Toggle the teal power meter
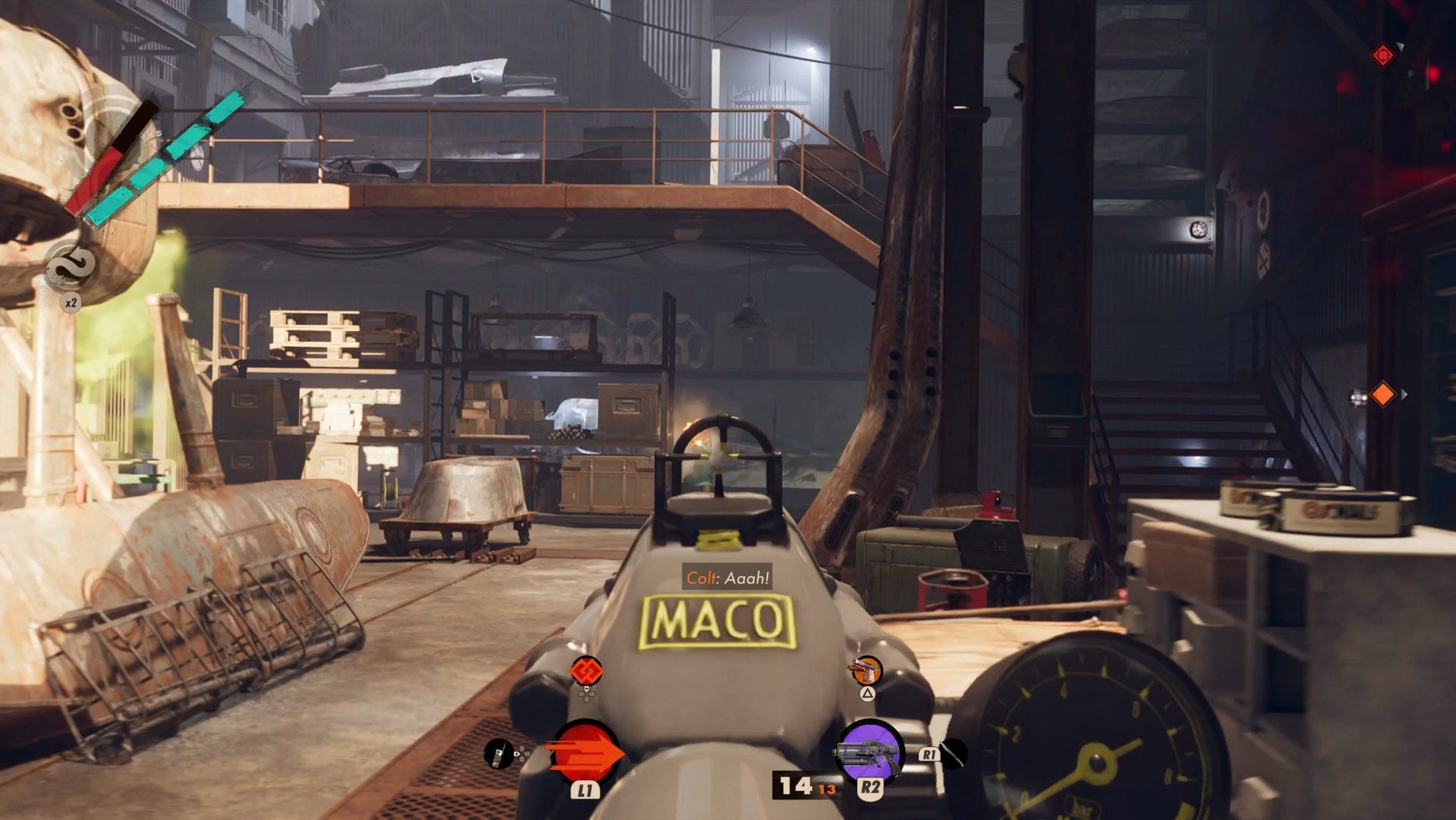Image resolution: width=1456 pixels, height=820 pixels. [163, 156]
